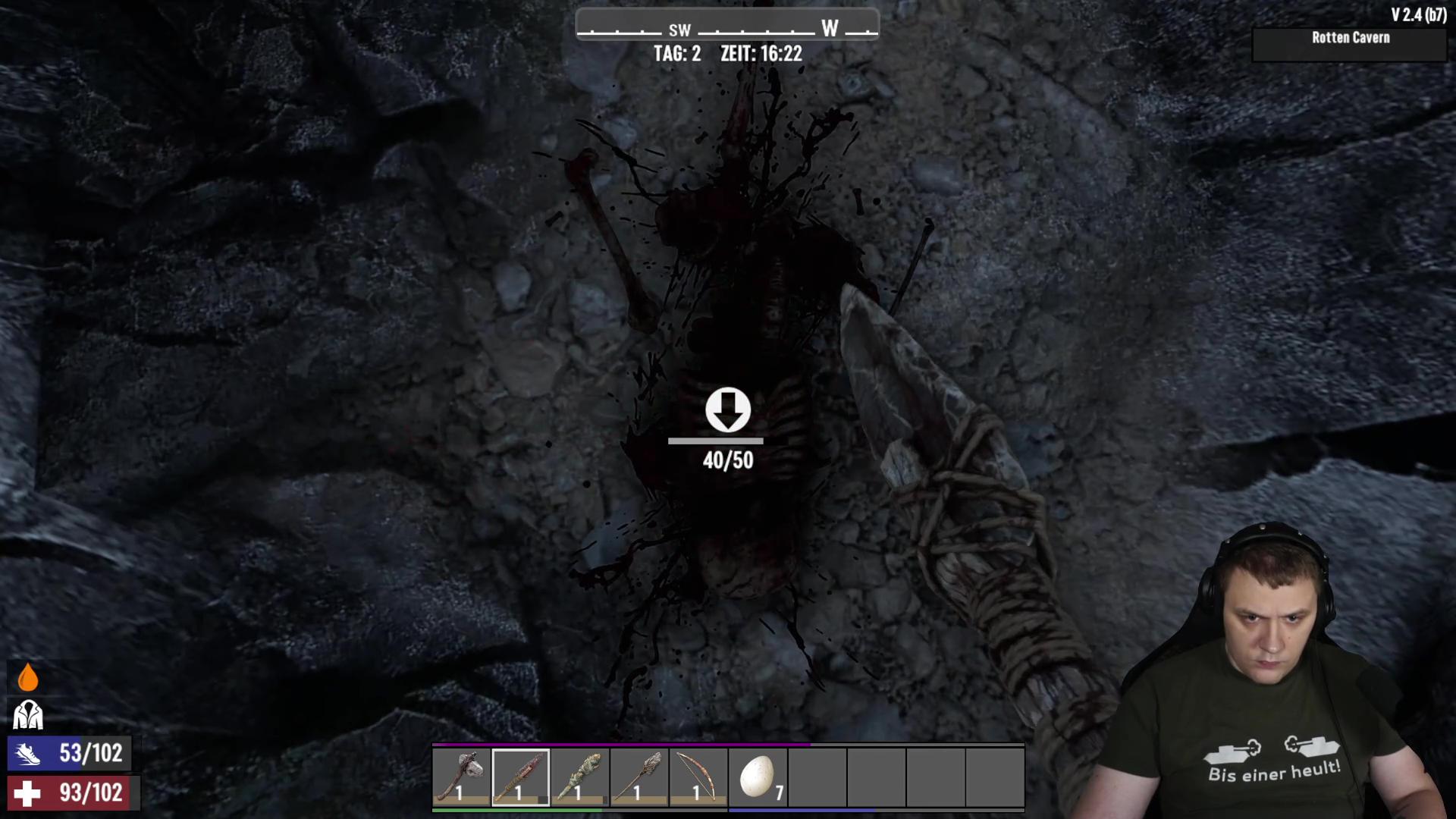Choose the torch in the hotbar
The height and width of the screenshot is (819, 1456).
point(579,777)
